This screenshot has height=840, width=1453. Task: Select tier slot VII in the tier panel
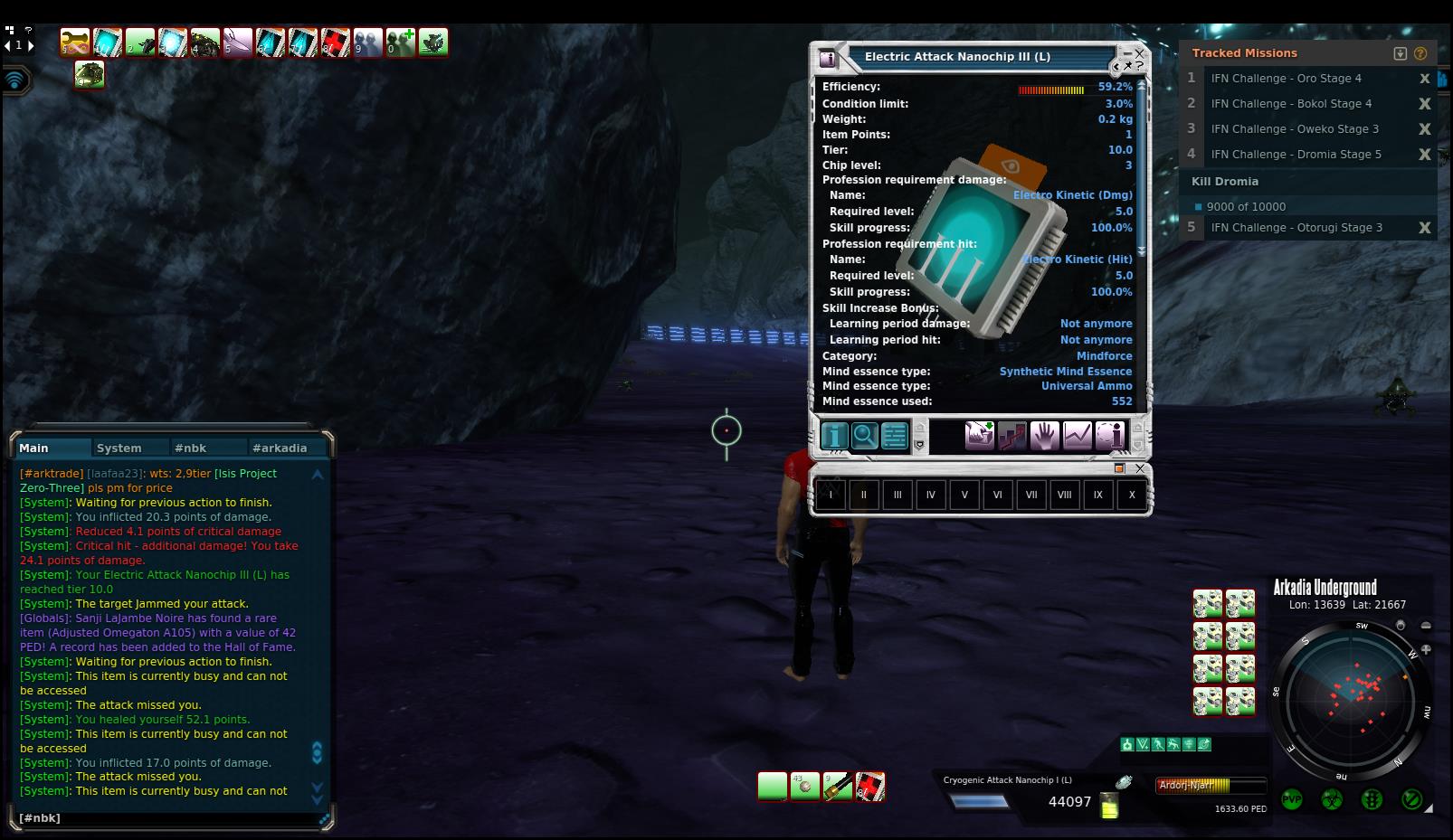(1031, 495)
